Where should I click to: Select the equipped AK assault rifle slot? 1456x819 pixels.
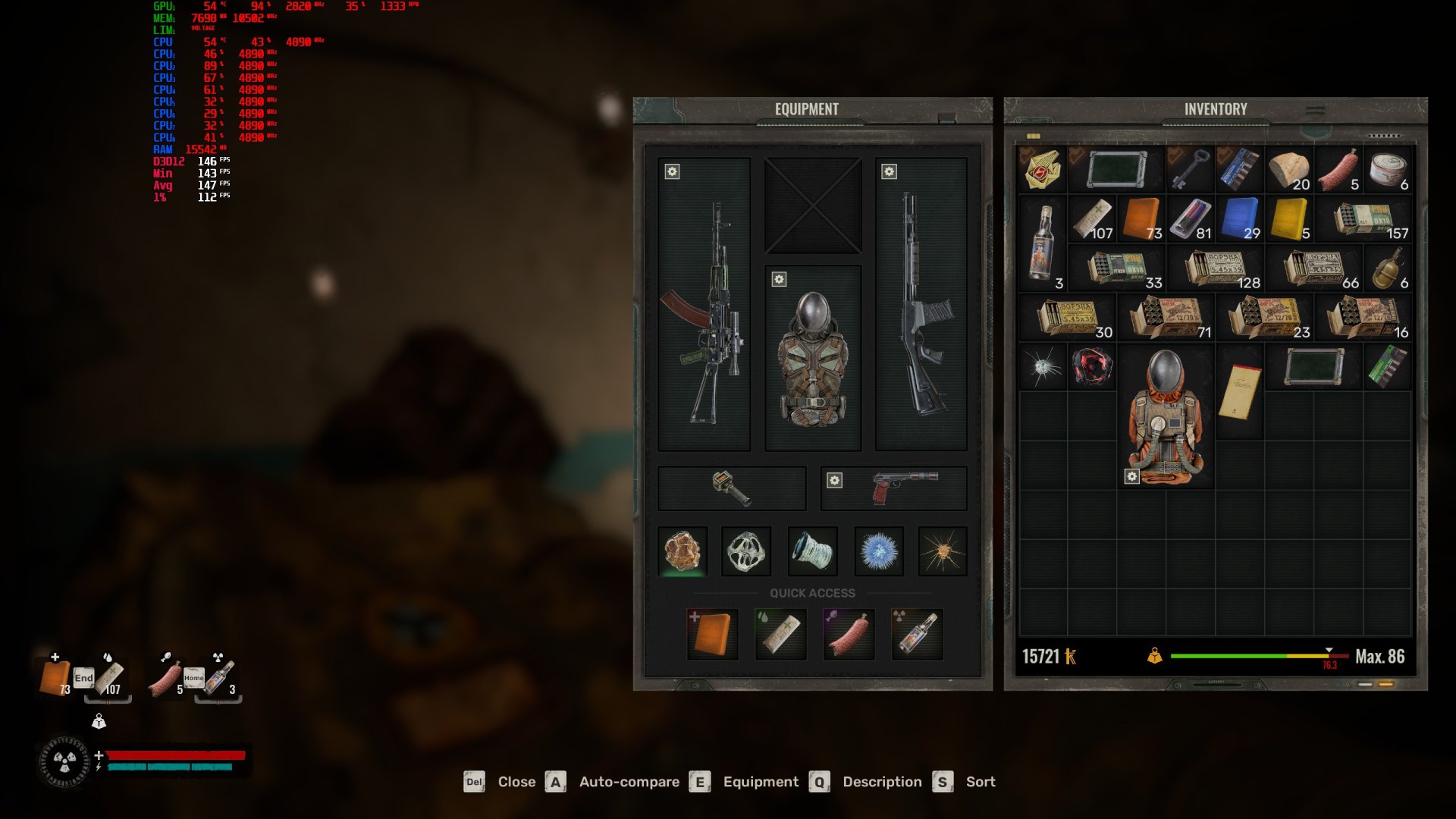(704, 305)
